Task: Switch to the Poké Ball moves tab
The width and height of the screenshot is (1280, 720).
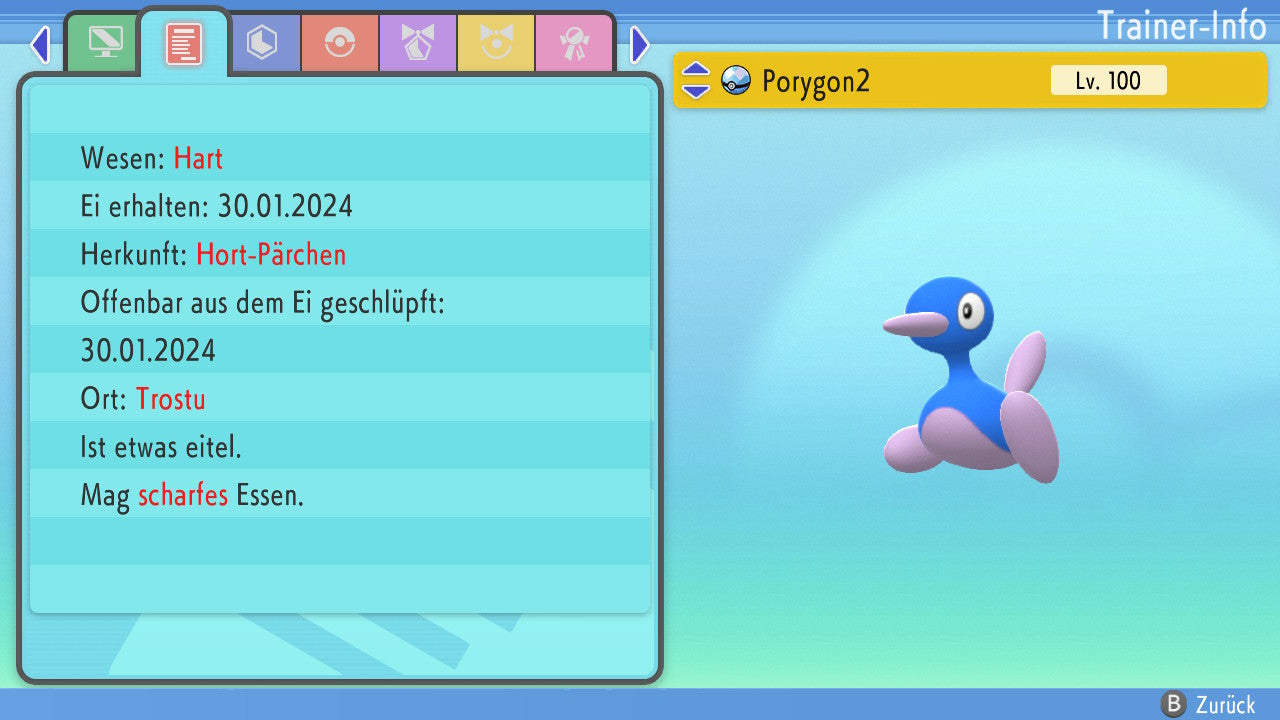Action: [340, 43]
